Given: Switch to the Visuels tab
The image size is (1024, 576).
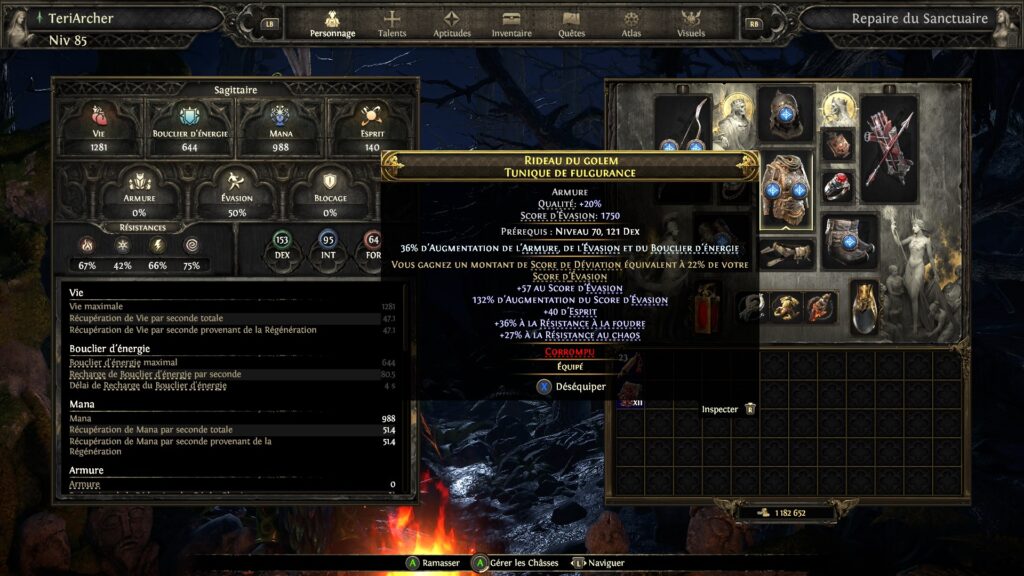Looking at the screenshot, I should tap(690, 24).
